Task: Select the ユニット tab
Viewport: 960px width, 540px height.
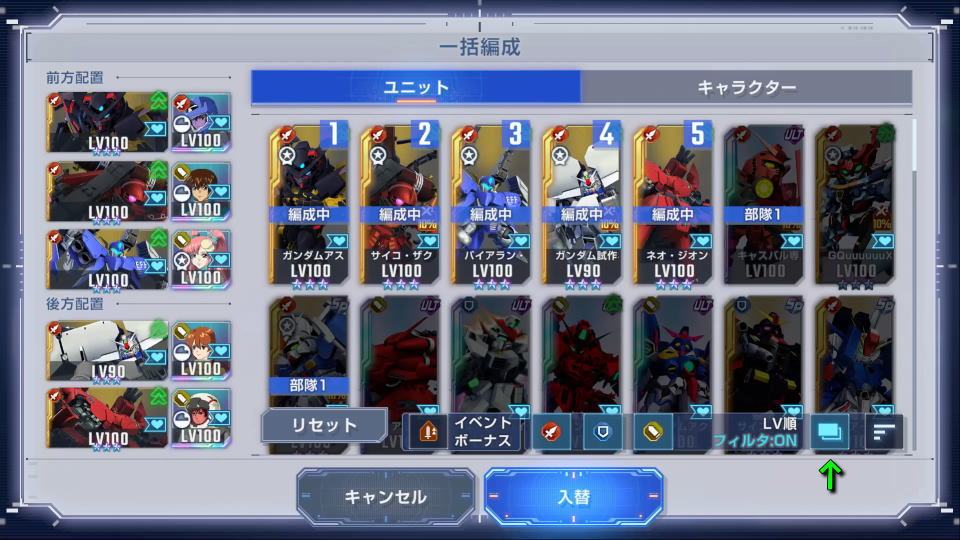Action: (416, 87)
